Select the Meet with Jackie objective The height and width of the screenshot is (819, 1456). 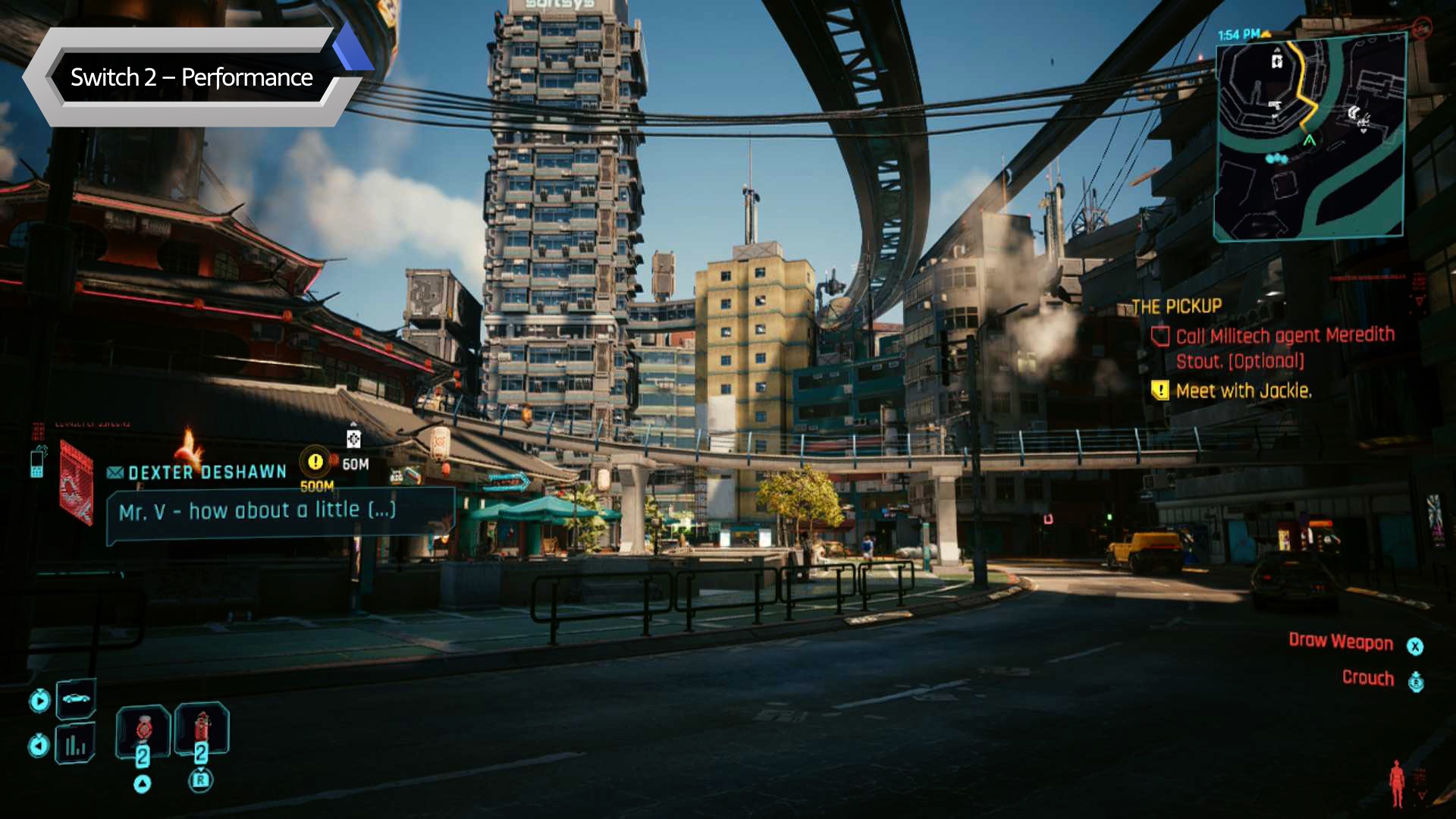point(1244,391)
